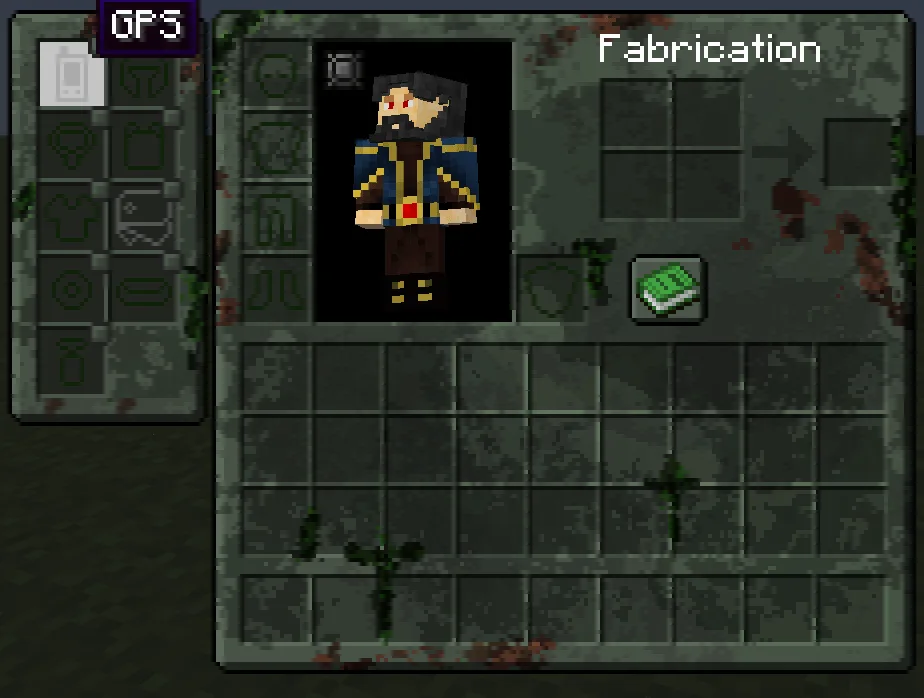Select the shield off-hand slot

pyautogui.click(x=550, y=288)
